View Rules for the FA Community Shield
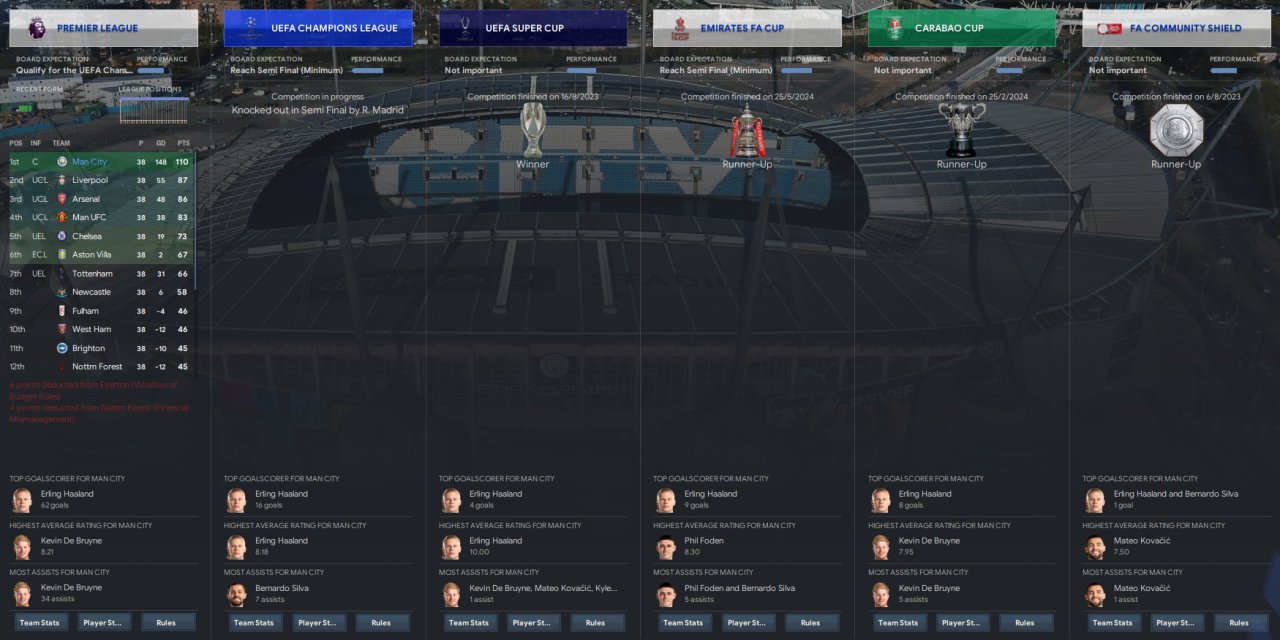Viewport: 1280px width, 640px height. tap(1239, 622)
